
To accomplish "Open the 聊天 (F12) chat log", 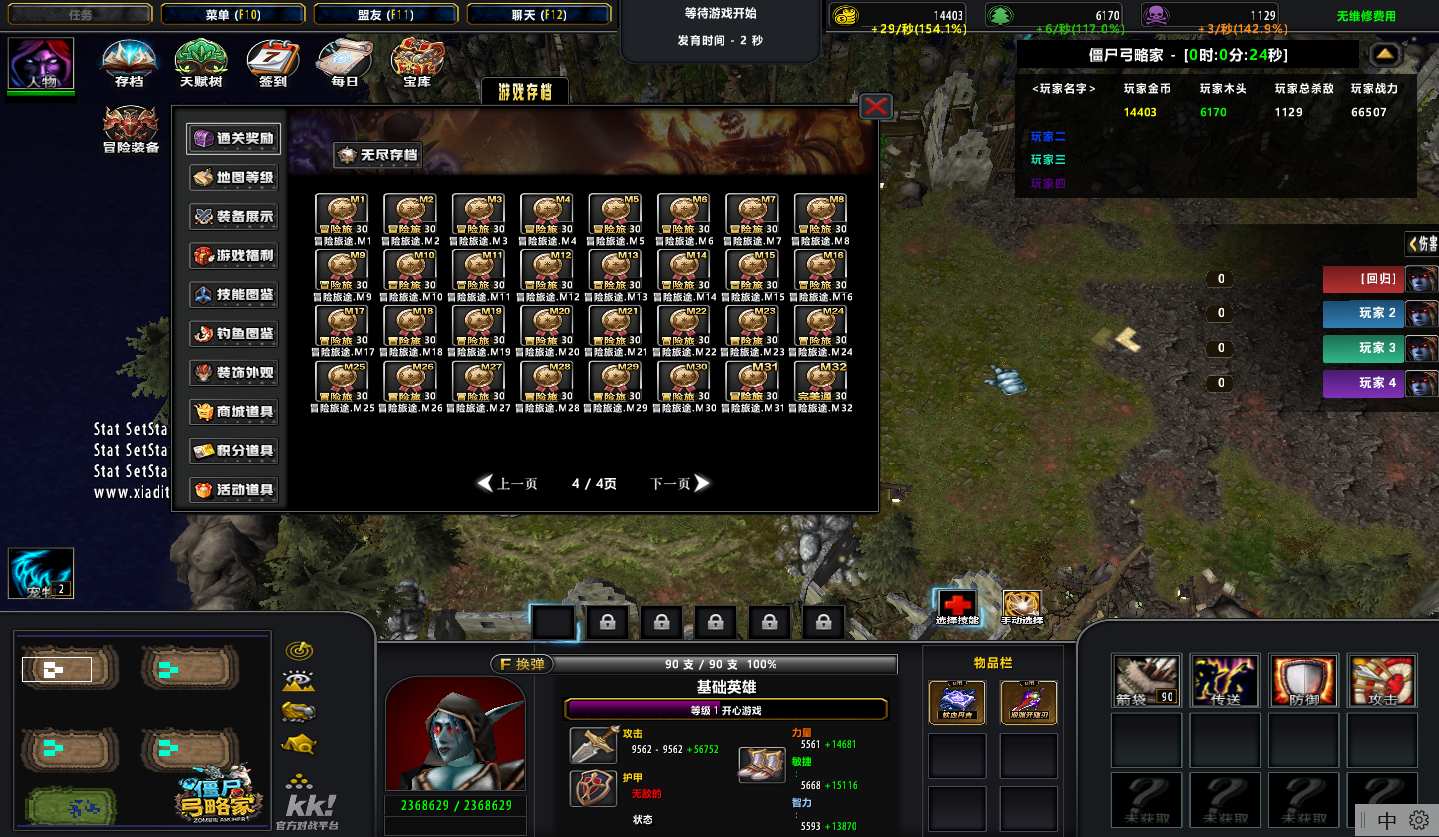I will (538, 15).
